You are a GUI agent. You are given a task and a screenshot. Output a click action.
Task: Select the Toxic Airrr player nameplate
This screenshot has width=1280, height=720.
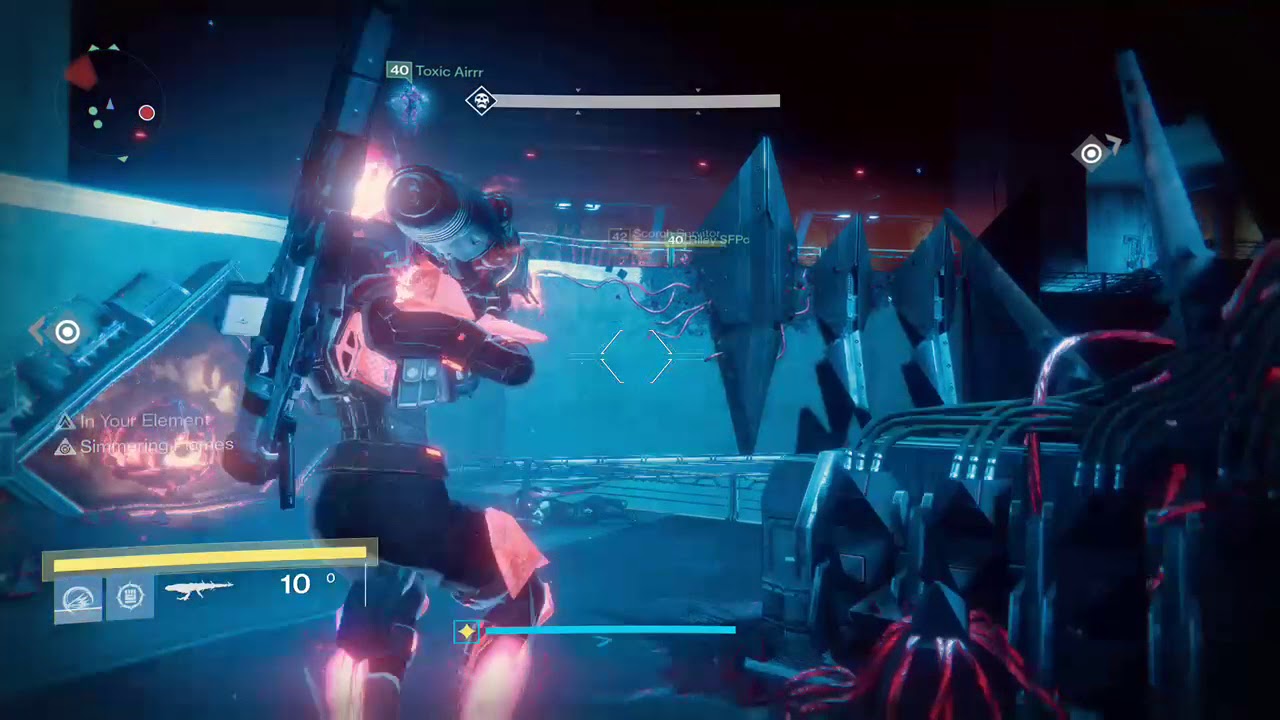coord(436,71)
